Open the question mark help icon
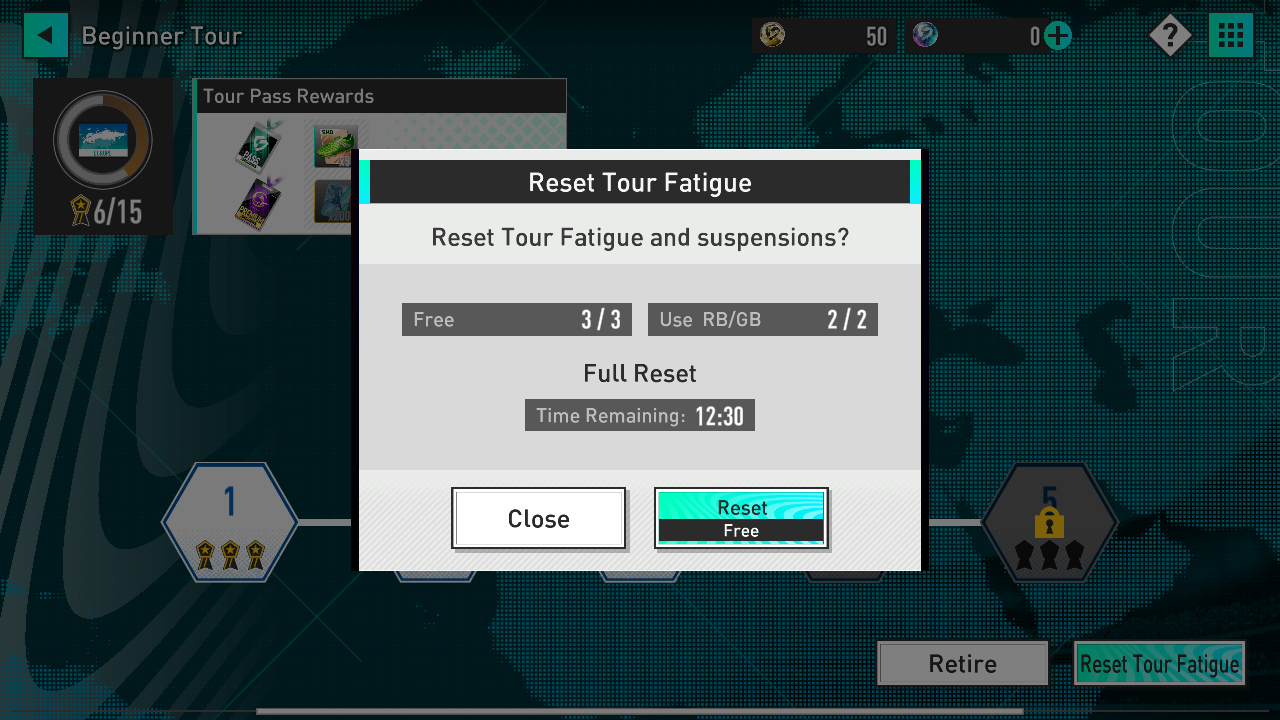The image size is (1280, 720). [1169, 36]
